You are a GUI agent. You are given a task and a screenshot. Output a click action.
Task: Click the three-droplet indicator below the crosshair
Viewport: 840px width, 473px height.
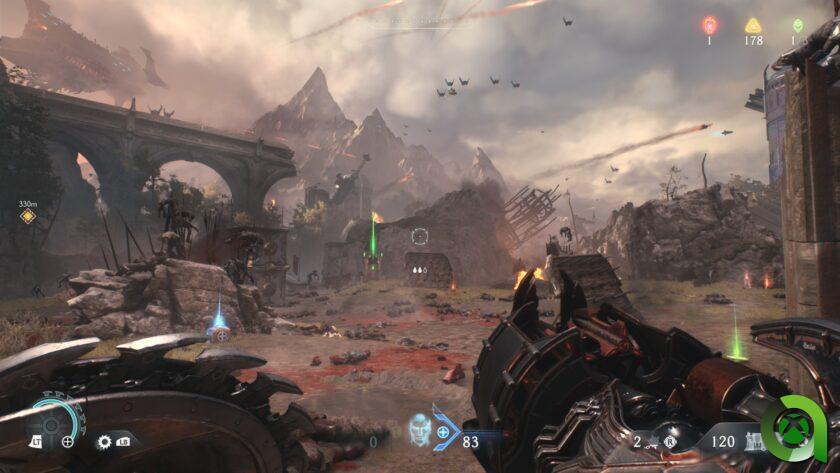(x=418, y=268)
